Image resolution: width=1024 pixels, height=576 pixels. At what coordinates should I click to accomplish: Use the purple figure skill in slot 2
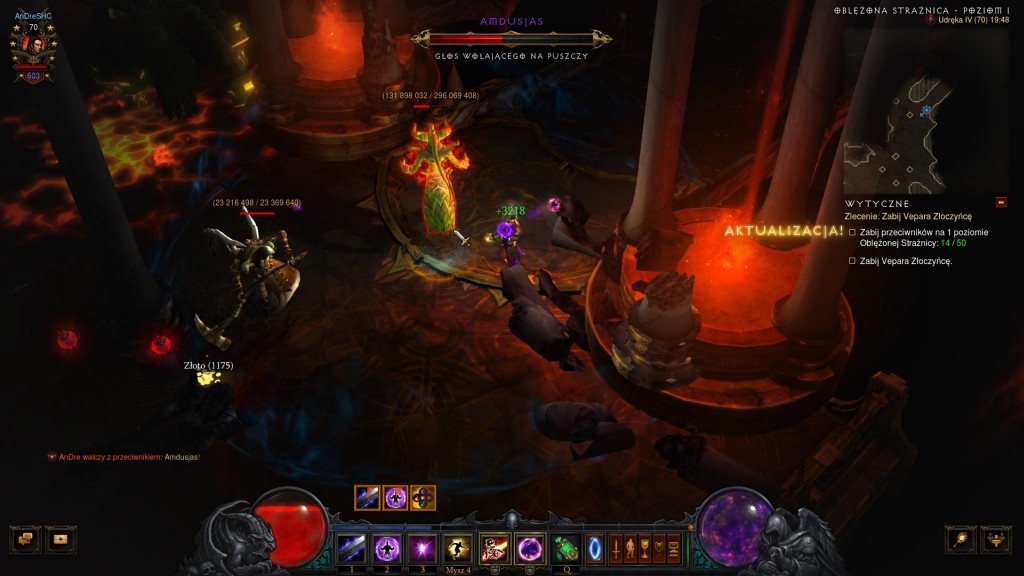point(387,548)
